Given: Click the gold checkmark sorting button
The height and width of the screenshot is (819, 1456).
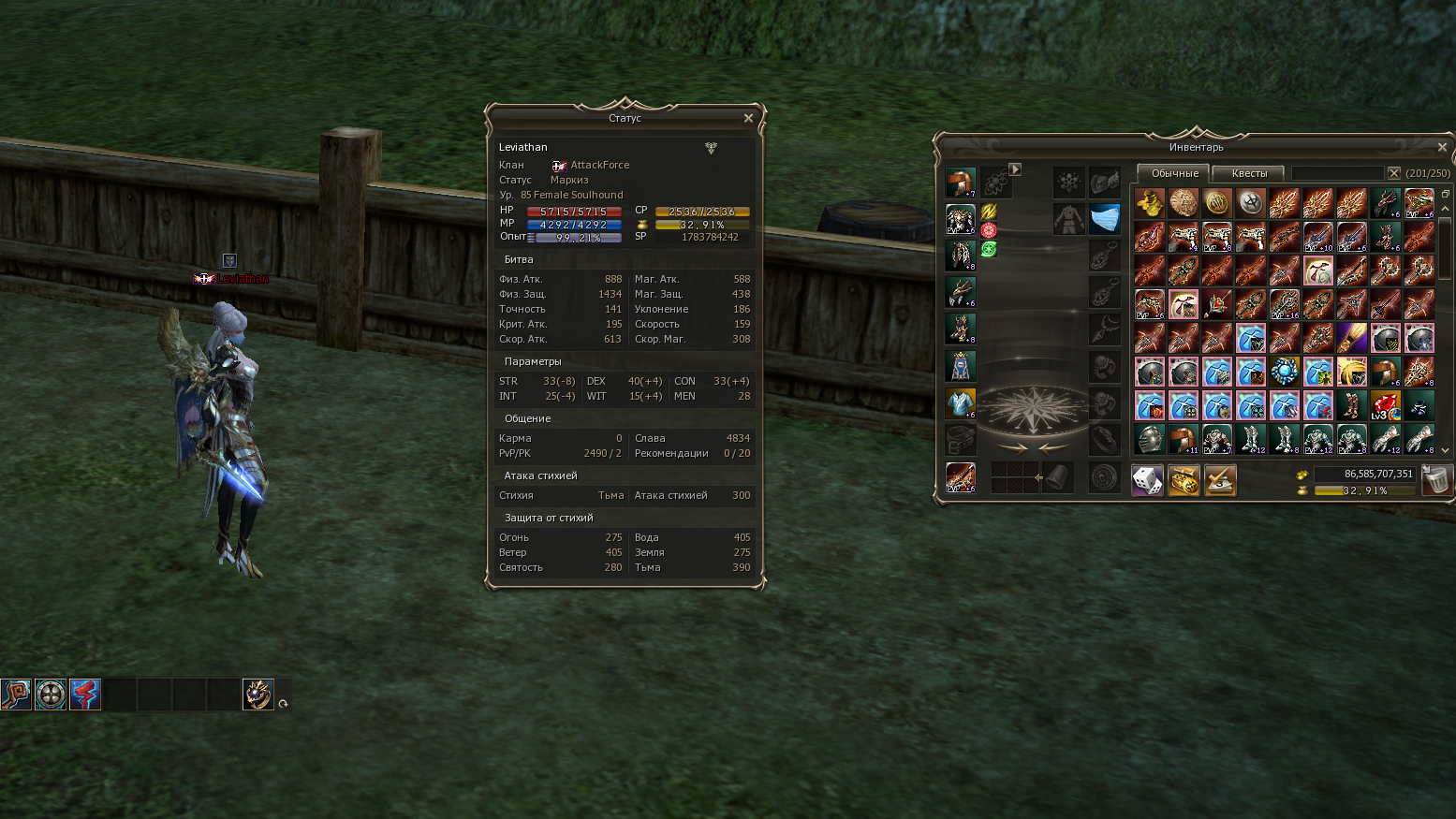Looking at the screenshot, I should [1220, 480].
